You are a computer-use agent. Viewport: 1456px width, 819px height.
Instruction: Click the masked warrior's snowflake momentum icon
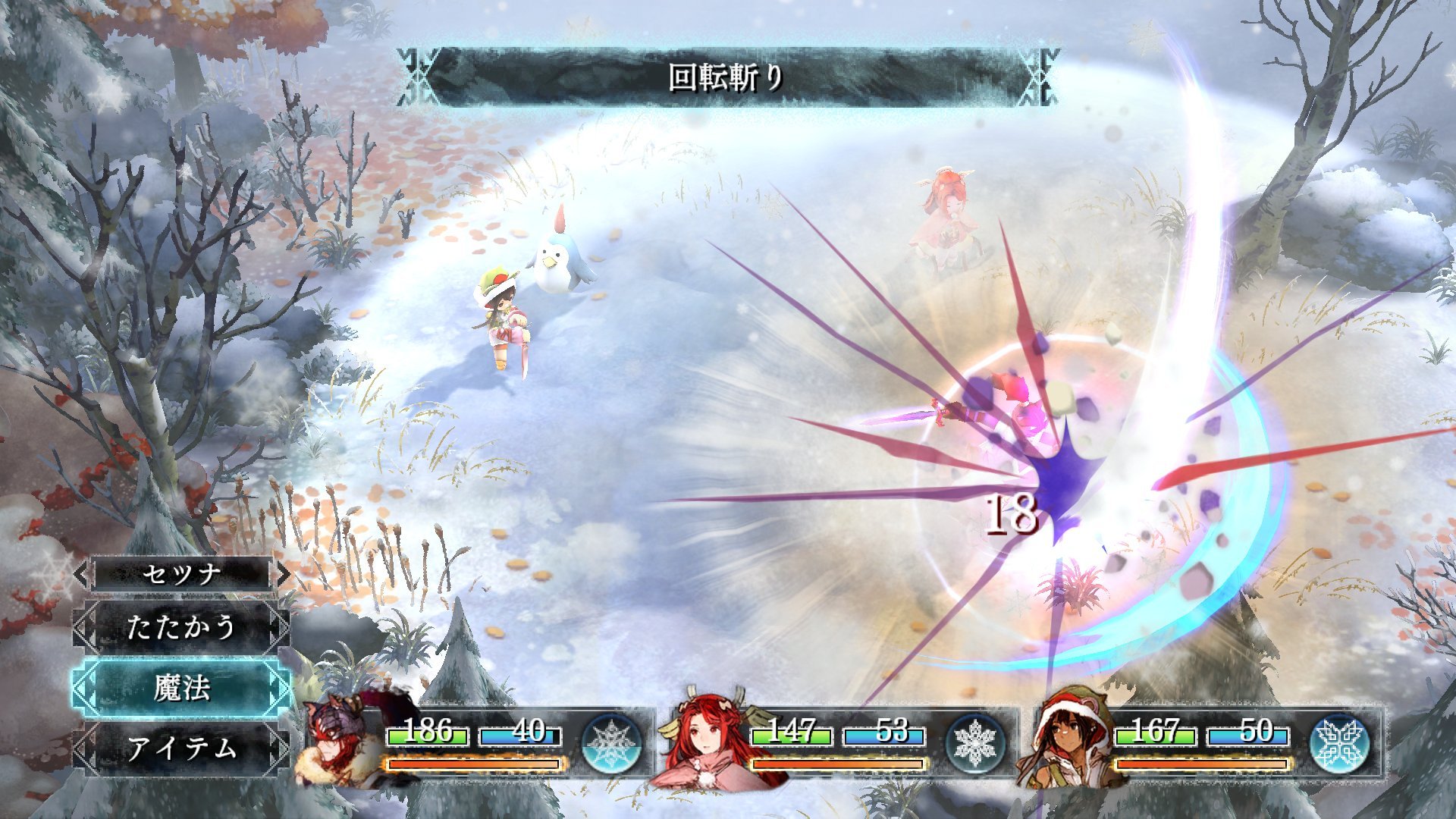[x=611, y=743]
